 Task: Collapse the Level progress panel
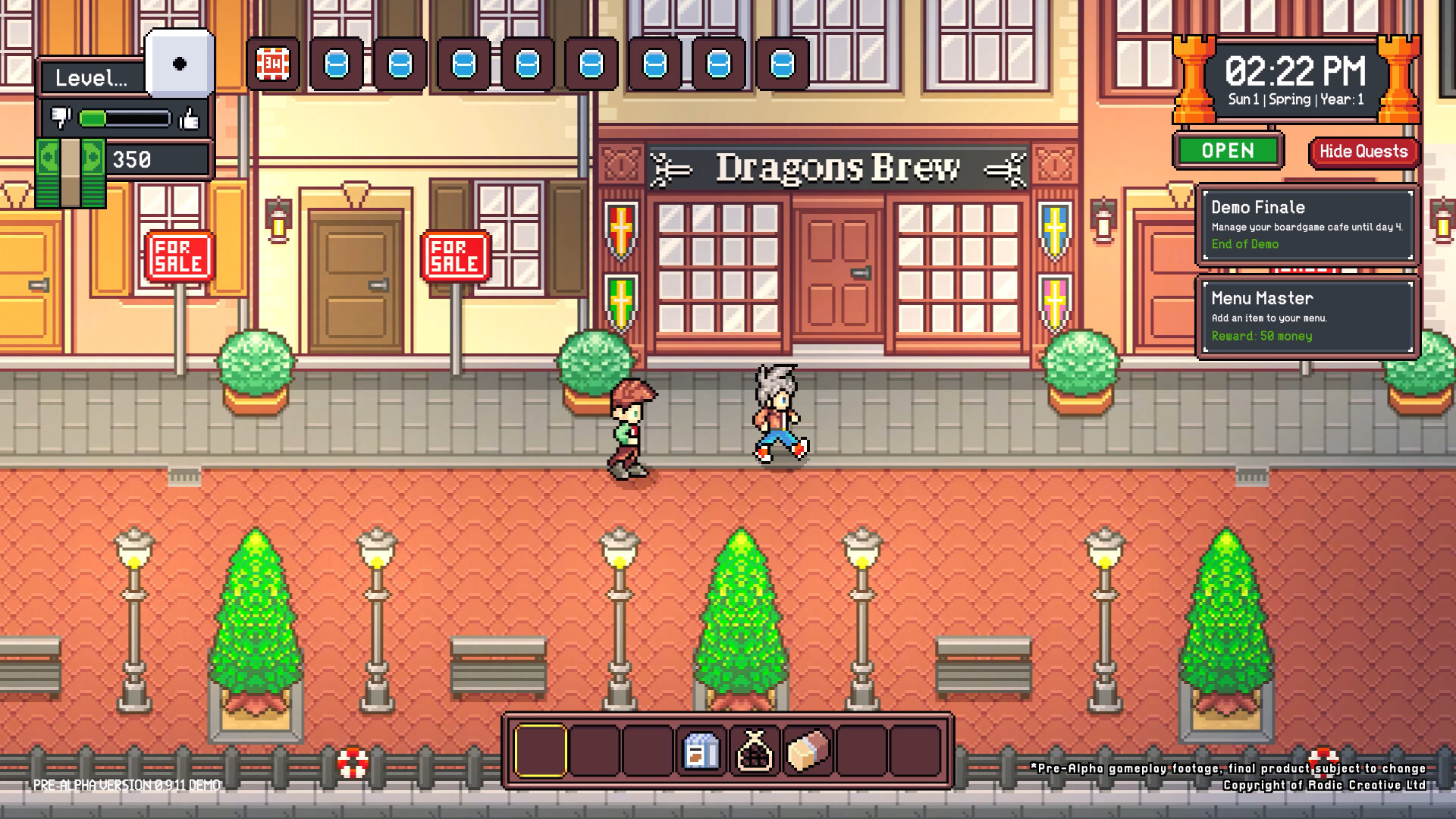point(91,78)
